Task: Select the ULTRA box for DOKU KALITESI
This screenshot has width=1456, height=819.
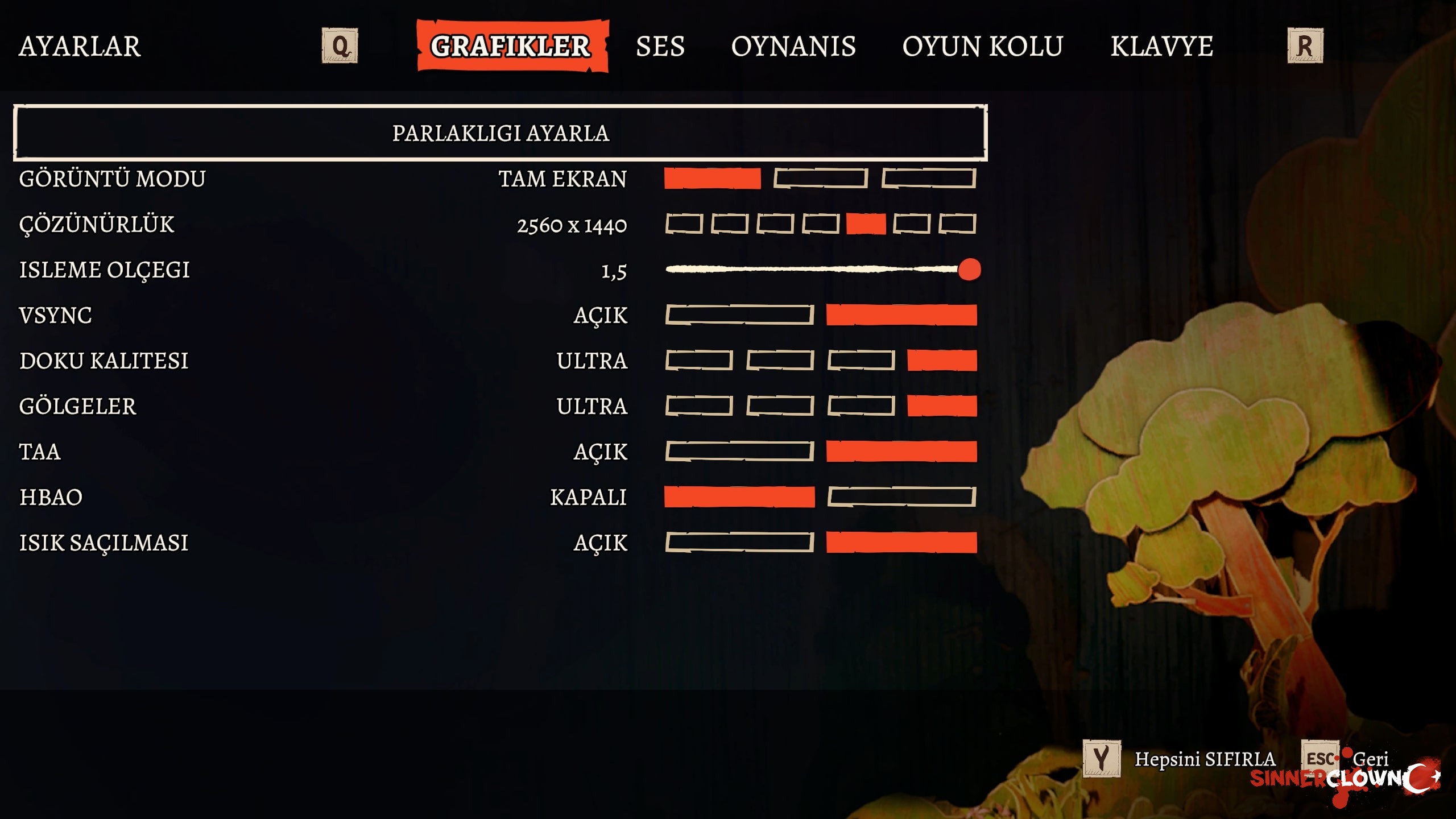Action: point(942,361)
